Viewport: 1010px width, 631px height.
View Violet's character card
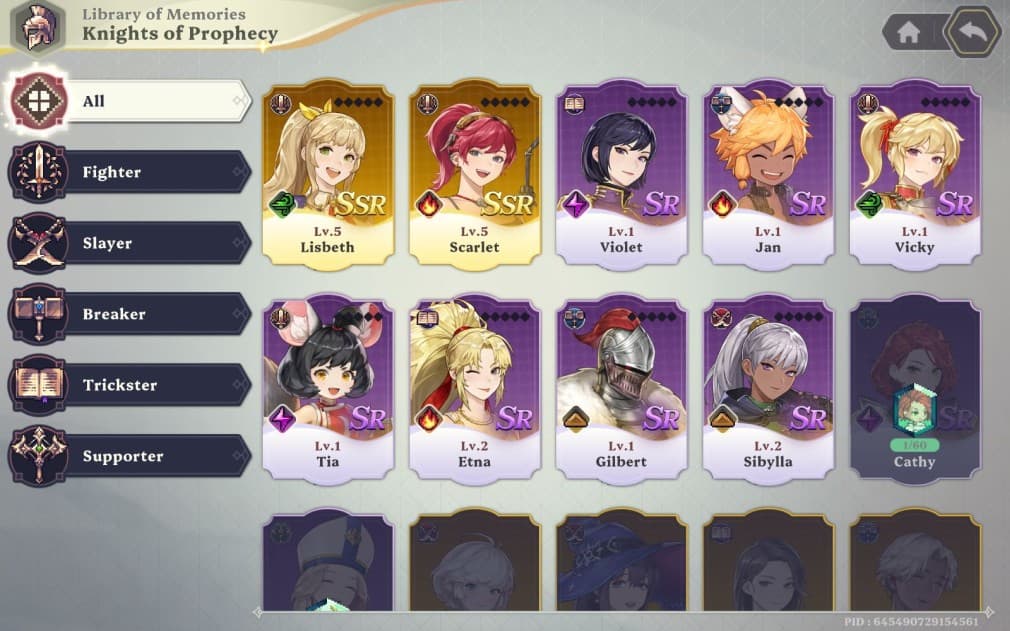[621, 175]
